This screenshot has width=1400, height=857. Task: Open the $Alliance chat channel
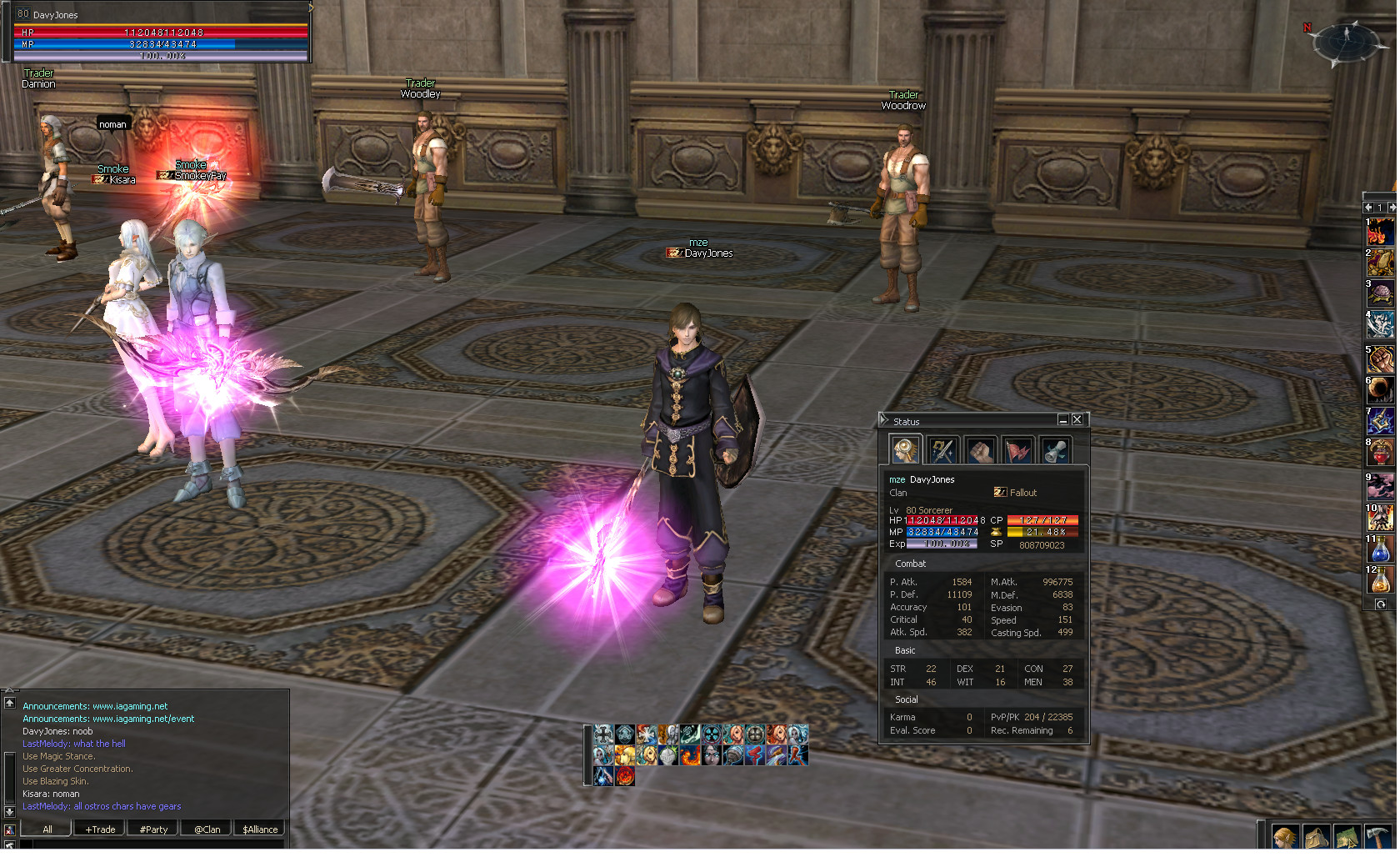pos(260,829)
